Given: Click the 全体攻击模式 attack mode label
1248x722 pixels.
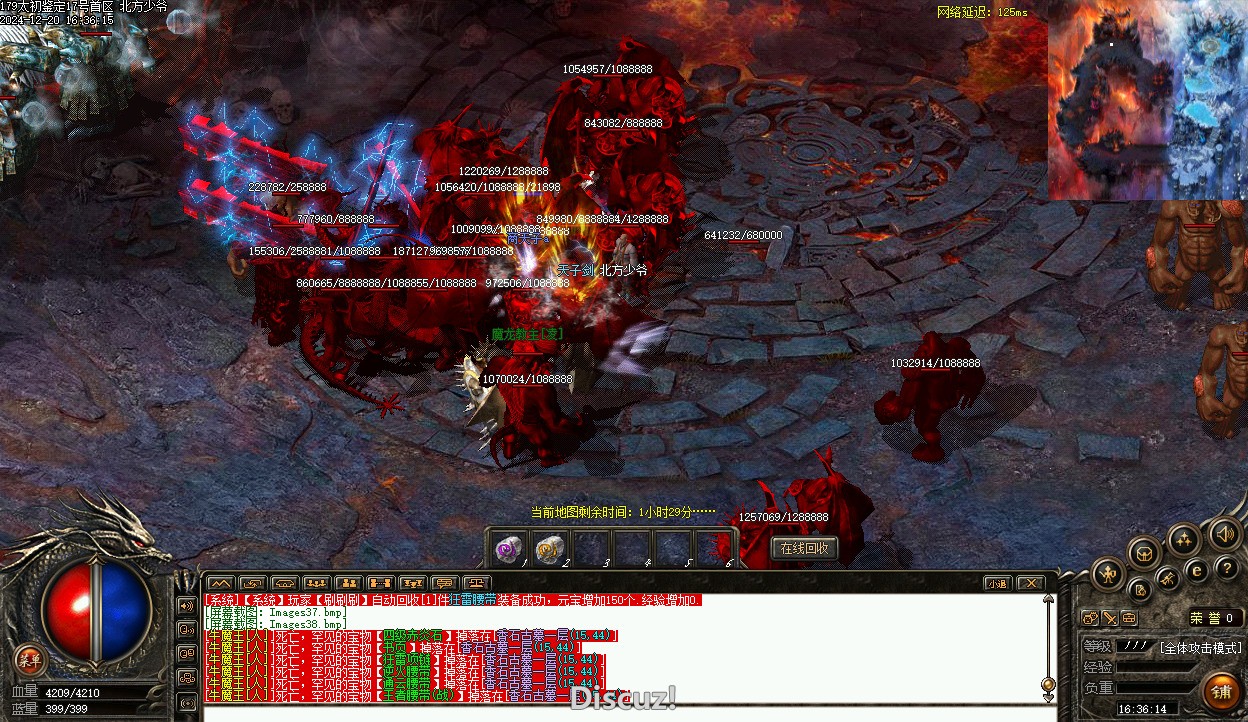Looking at the screenshot, I should [1199, 648].
